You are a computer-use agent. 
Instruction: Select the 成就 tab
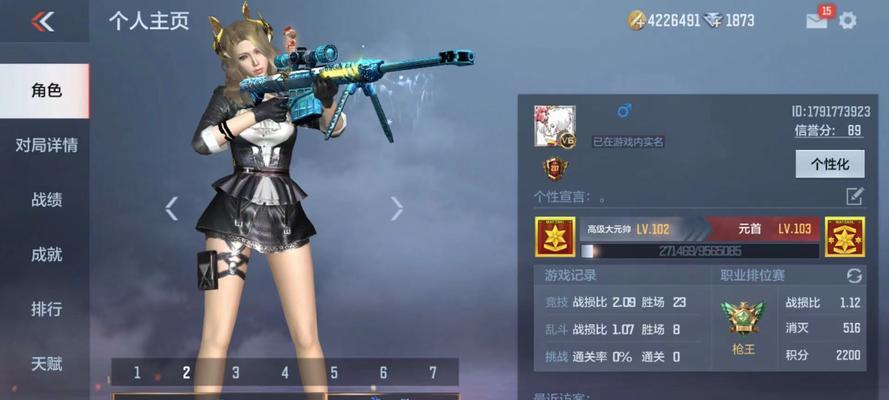[x=46, y=255]
